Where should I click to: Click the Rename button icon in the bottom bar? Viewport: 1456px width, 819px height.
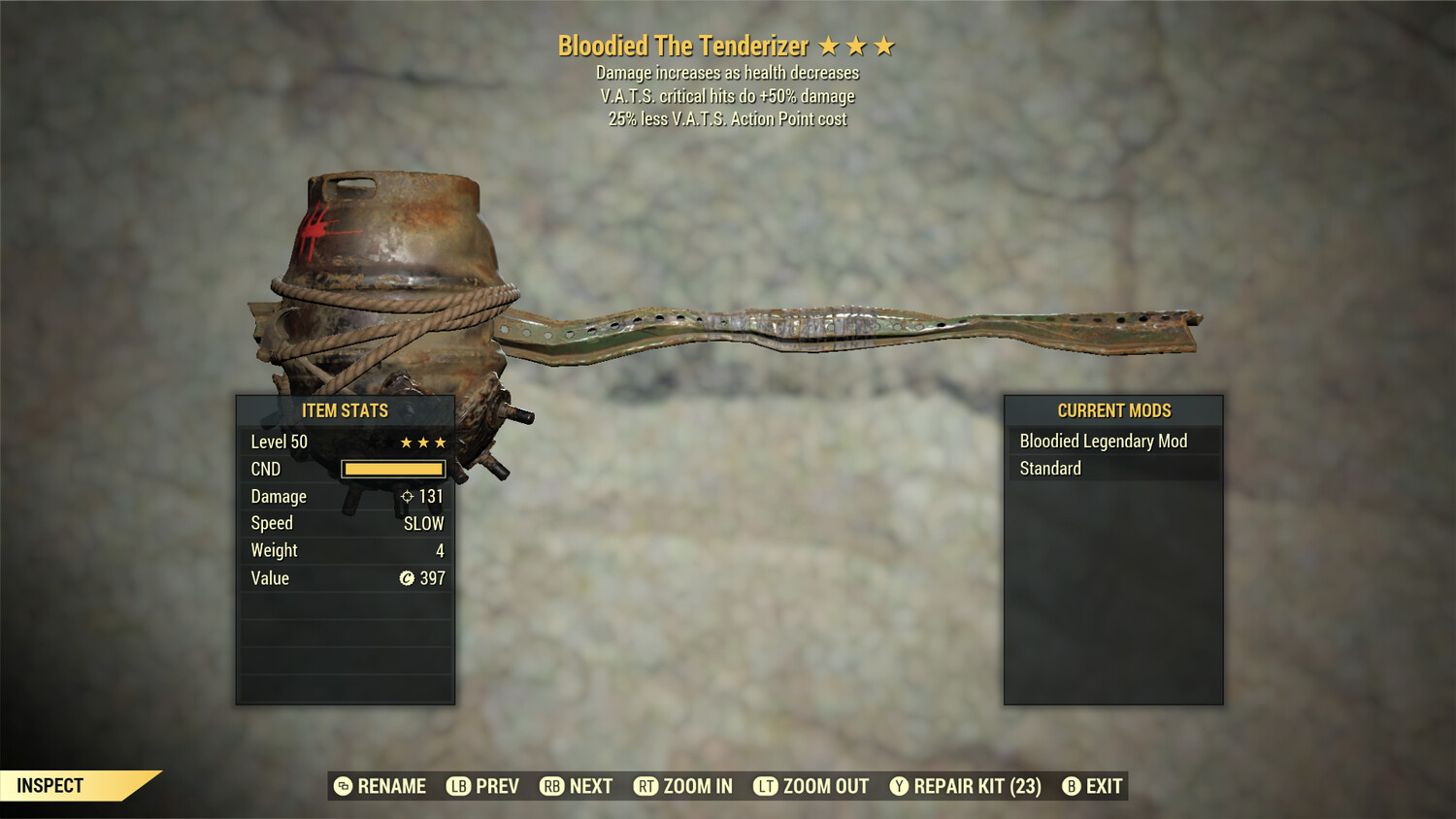pos(342,786)
